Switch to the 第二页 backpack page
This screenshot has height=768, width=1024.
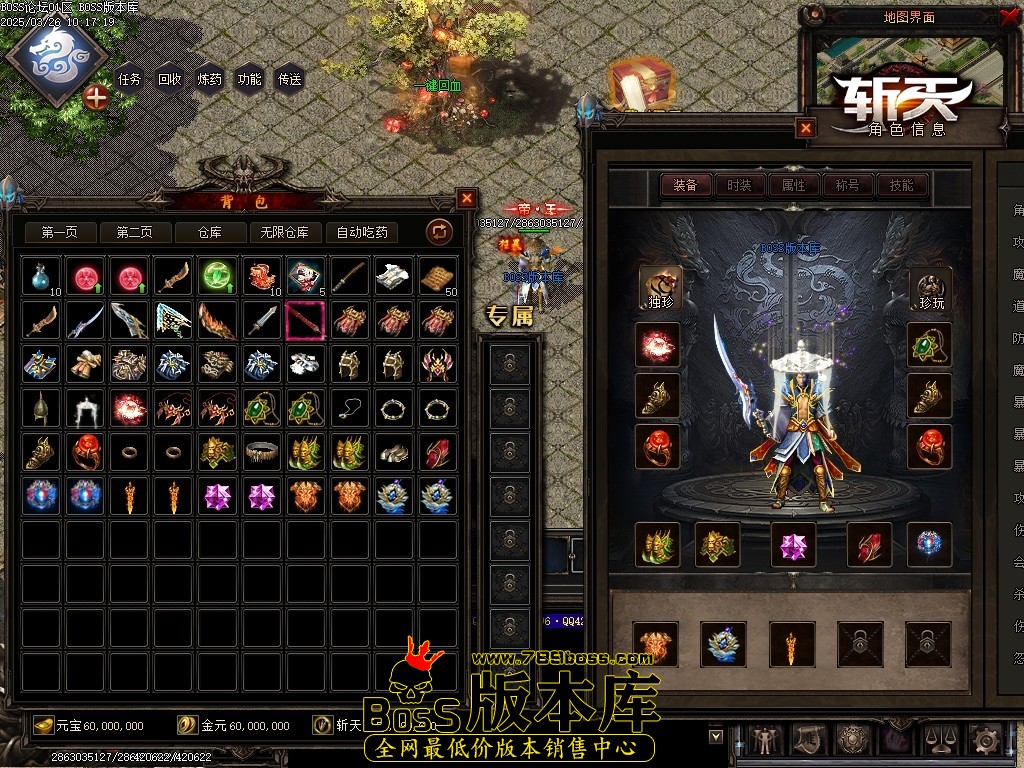(x=134, y=232)
